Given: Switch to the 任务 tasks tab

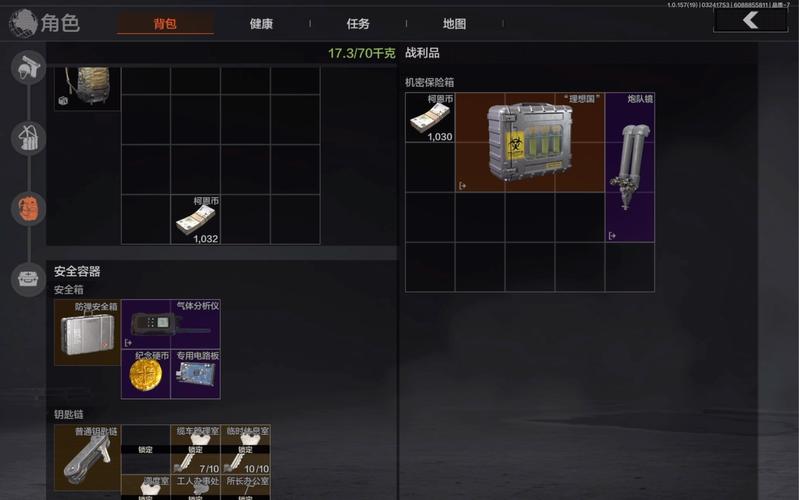Looking at the screenshot, I should [x=358, y=23].
